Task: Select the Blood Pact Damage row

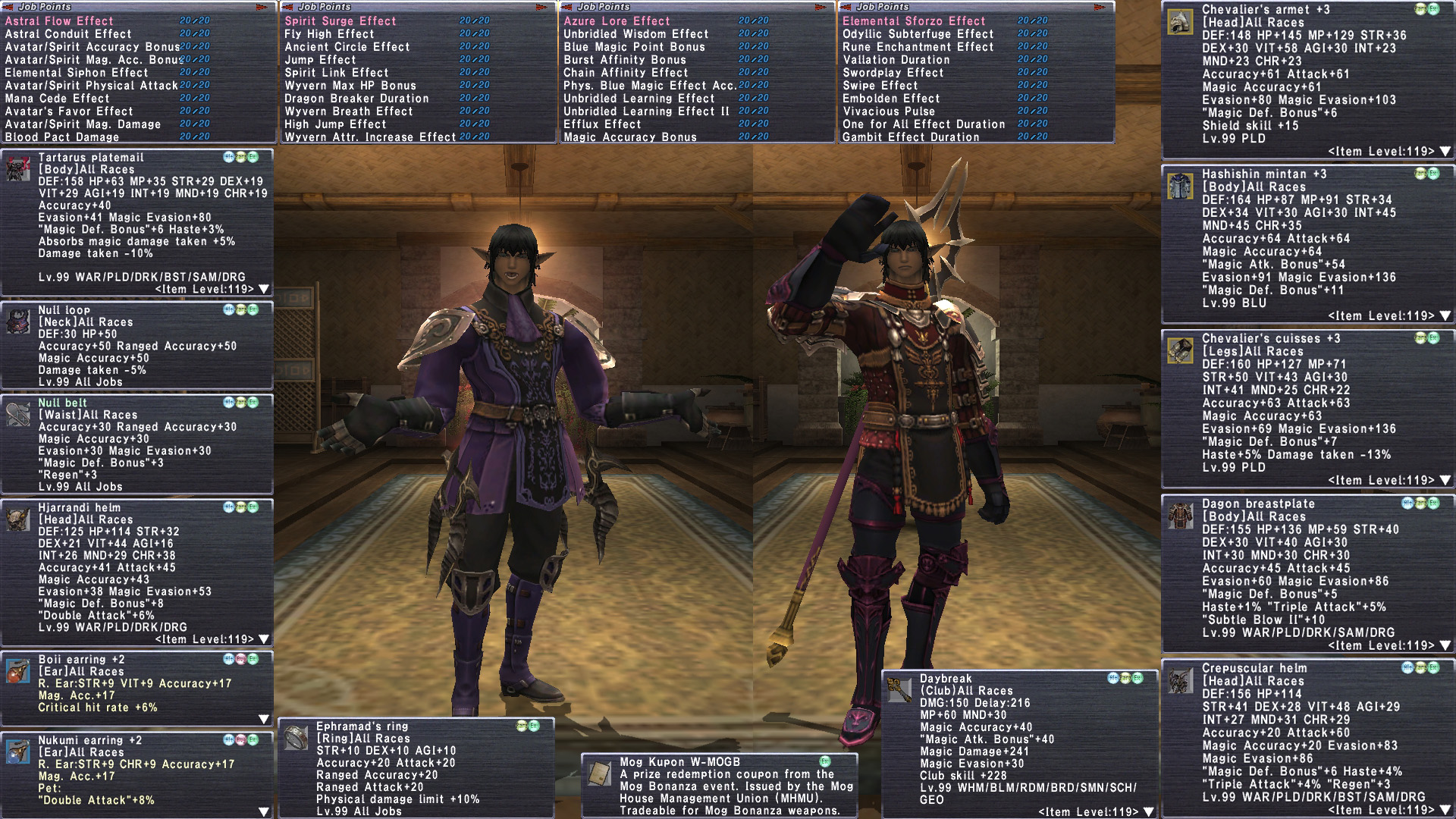Action: 62,137
